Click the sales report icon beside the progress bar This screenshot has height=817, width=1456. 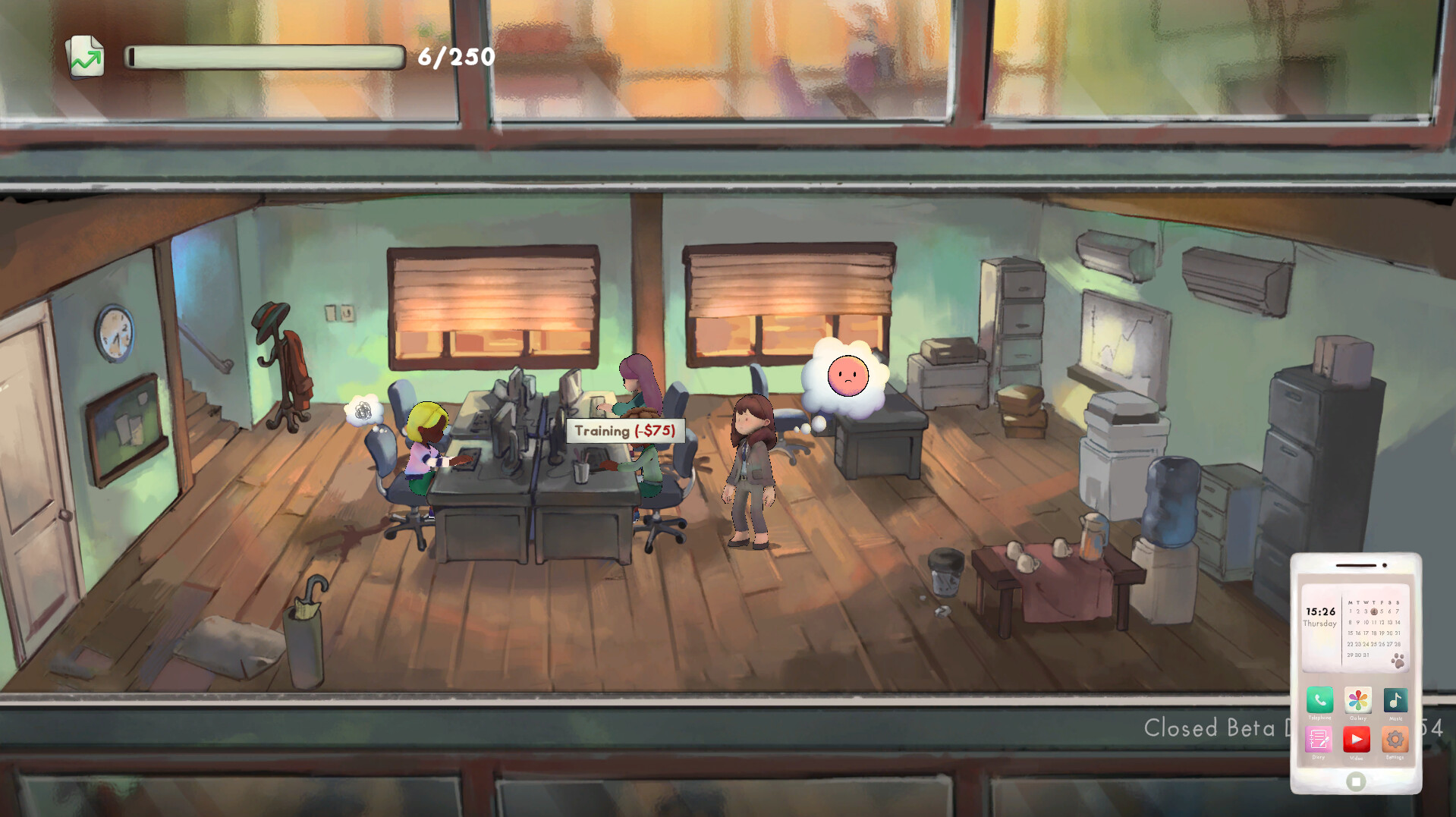pos(86,55)
